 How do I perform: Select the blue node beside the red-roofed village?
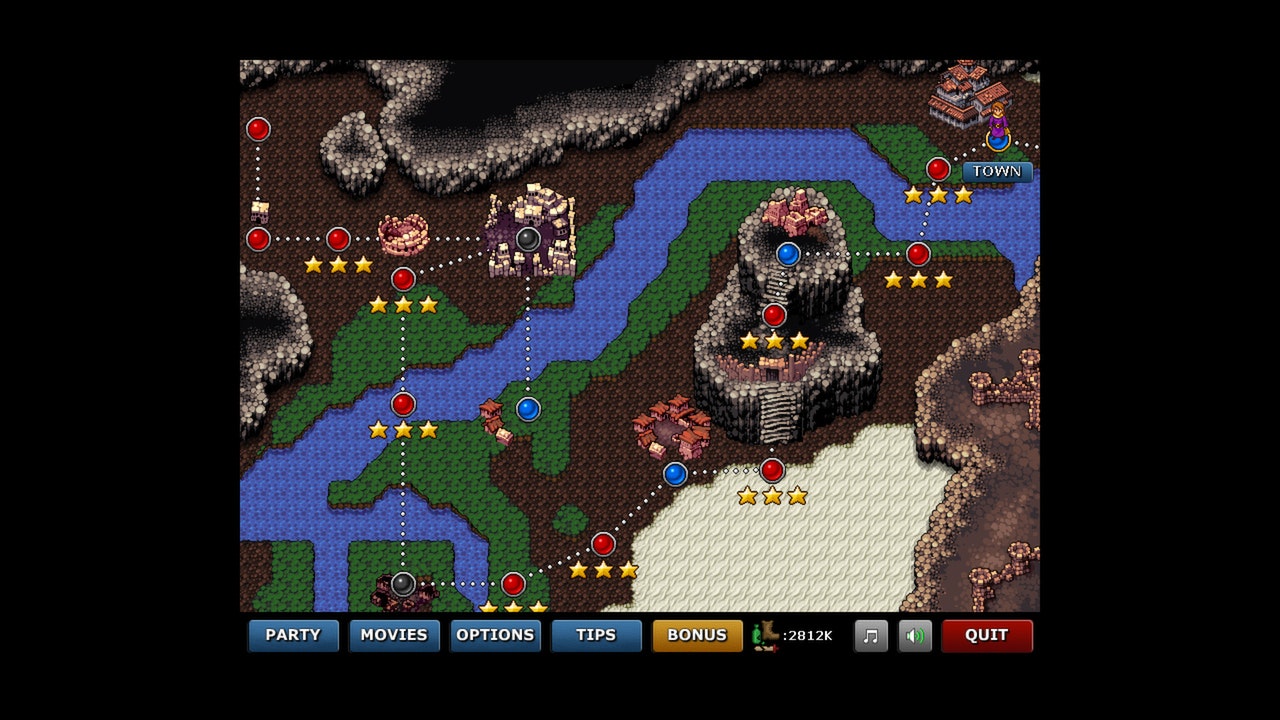click(x=675, y=474)
